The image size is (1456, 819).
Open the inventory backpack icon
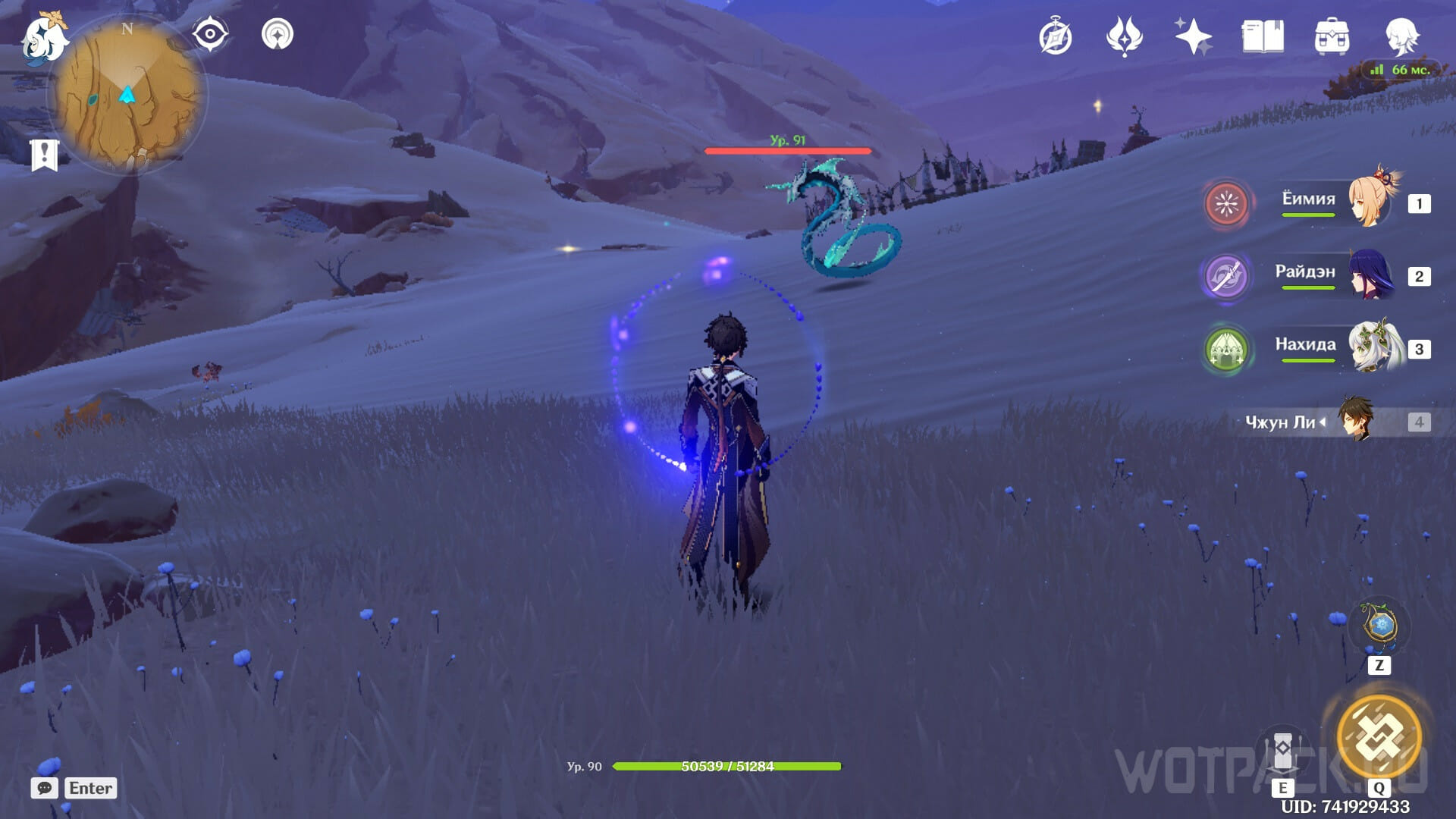point(1332,37)
